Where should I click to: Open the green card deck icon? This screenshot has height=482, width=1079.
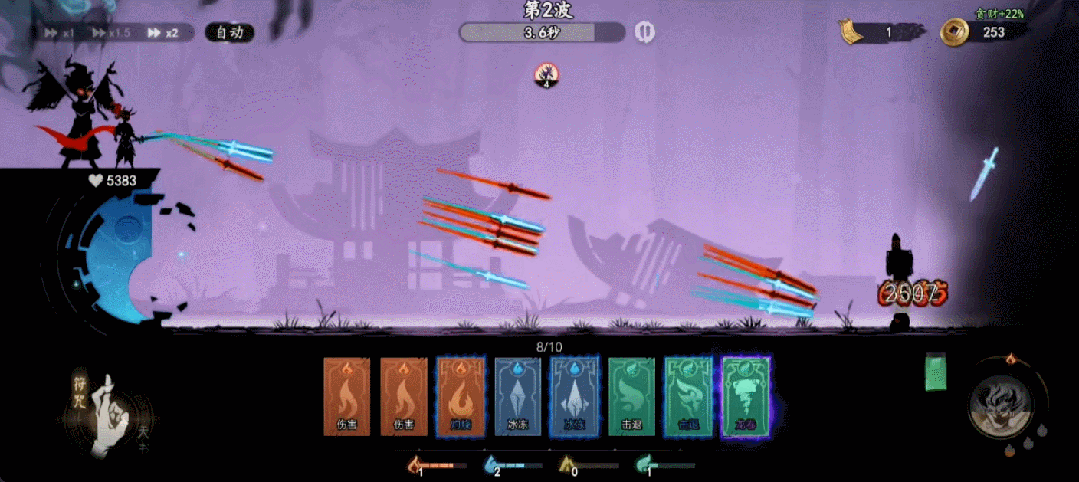[936, 371]
